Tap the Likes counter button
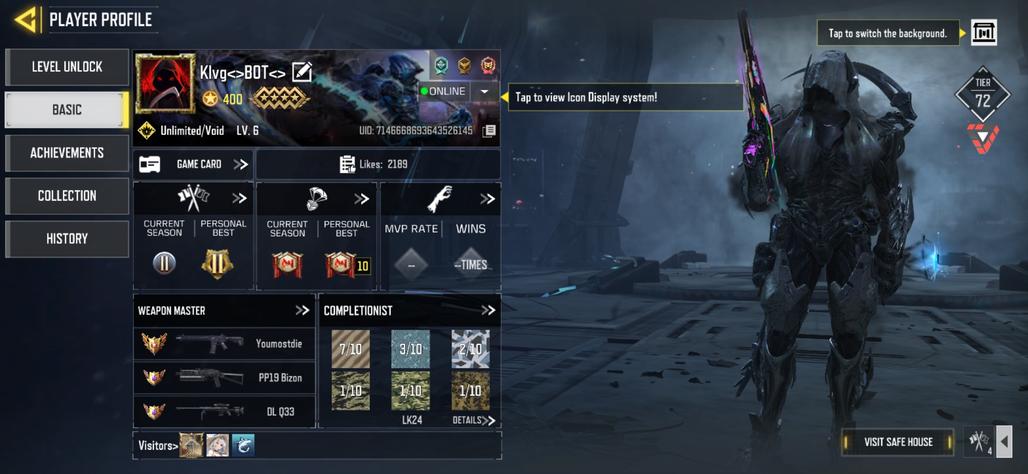Screen dimensions: 1028x474 point(378,164)
